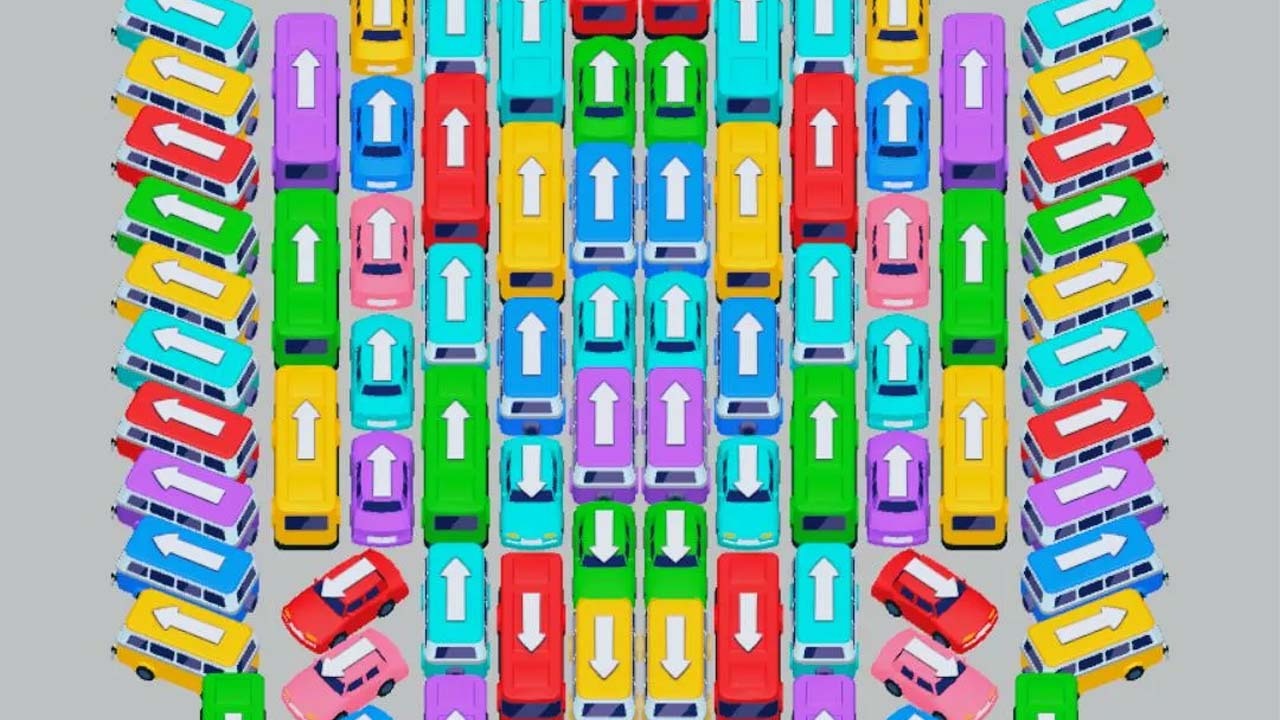1280x720 pixels.
Task: Select the angled pink car pointing up-right
Action: point(934,672)
